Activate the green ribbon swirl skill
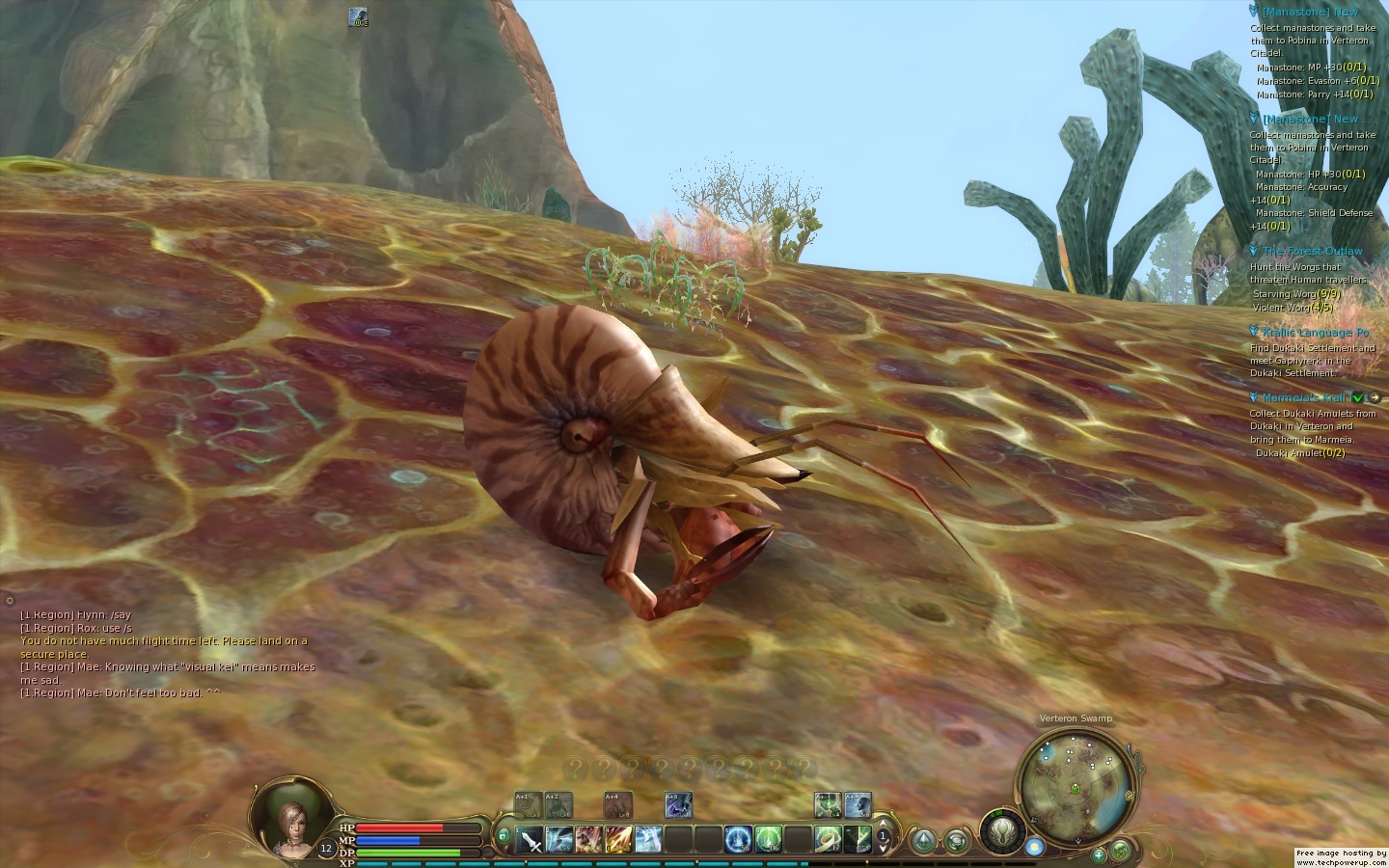Viewport: 1389px width, 868px height. click(828, 840)
